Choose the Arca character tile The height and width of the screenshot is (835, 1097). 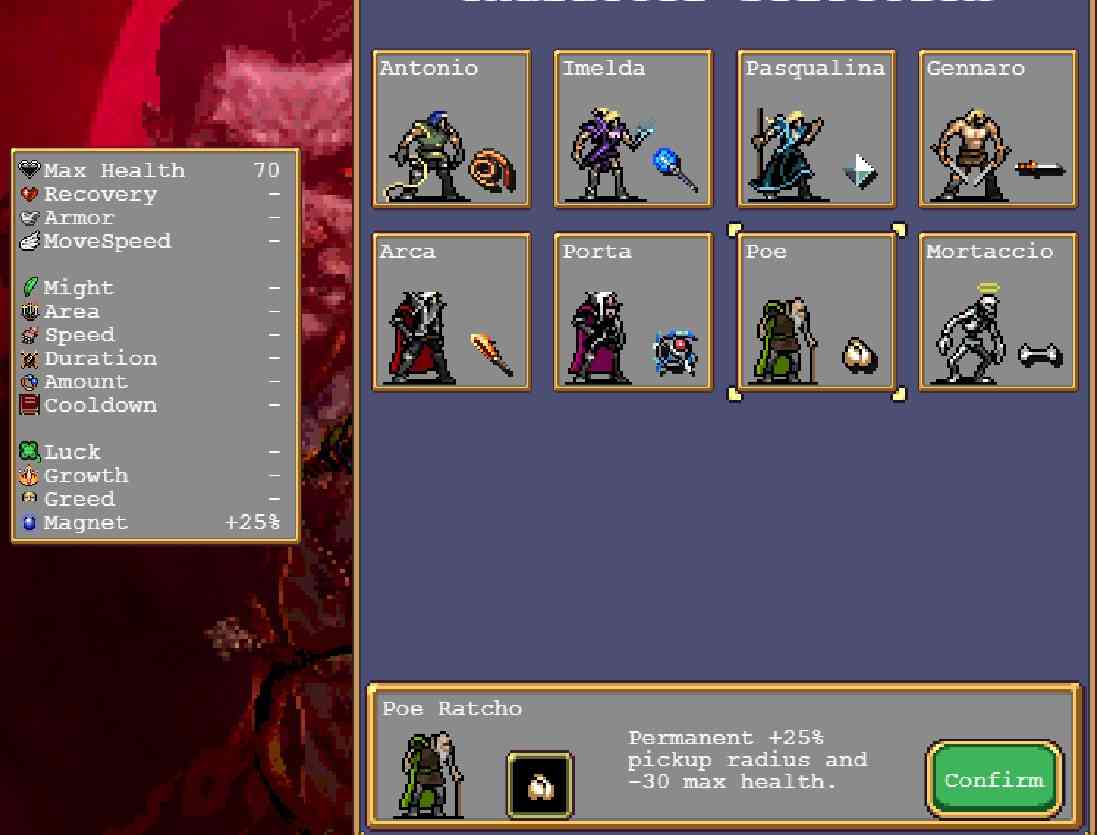451,312
